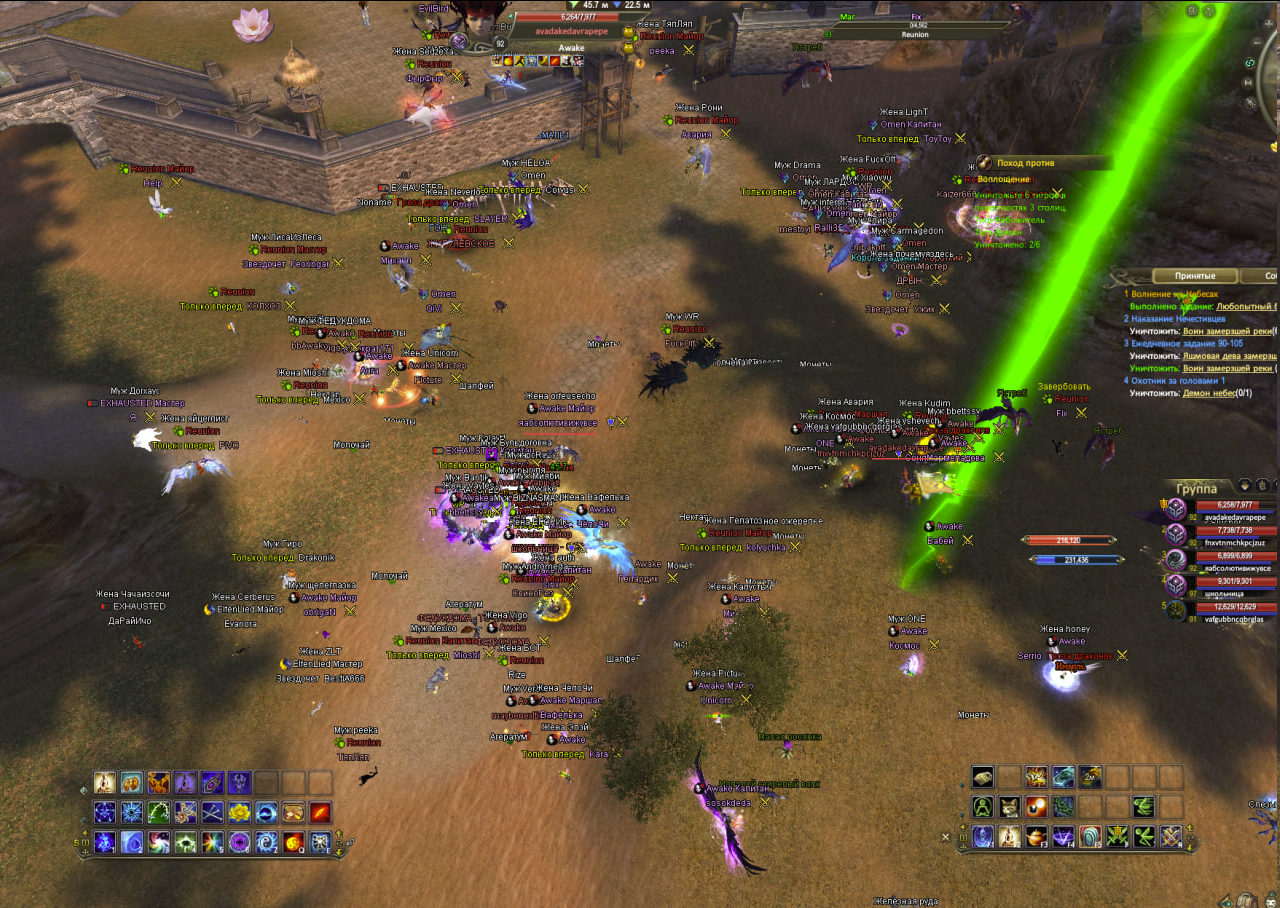Activate the crossed needles skill
Screen dimensions: 1280x908
[x=212, y=812]
